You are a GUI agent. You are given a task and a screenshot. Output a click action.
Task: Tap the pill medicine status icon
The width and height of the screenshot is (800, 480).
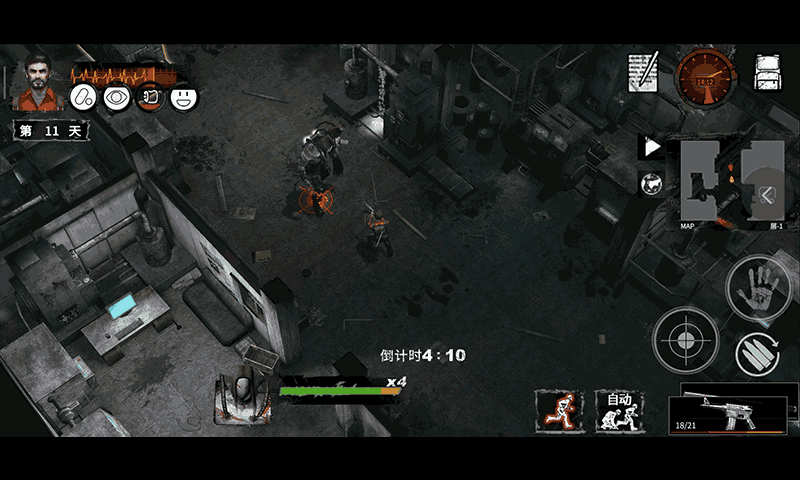[83, 98]
